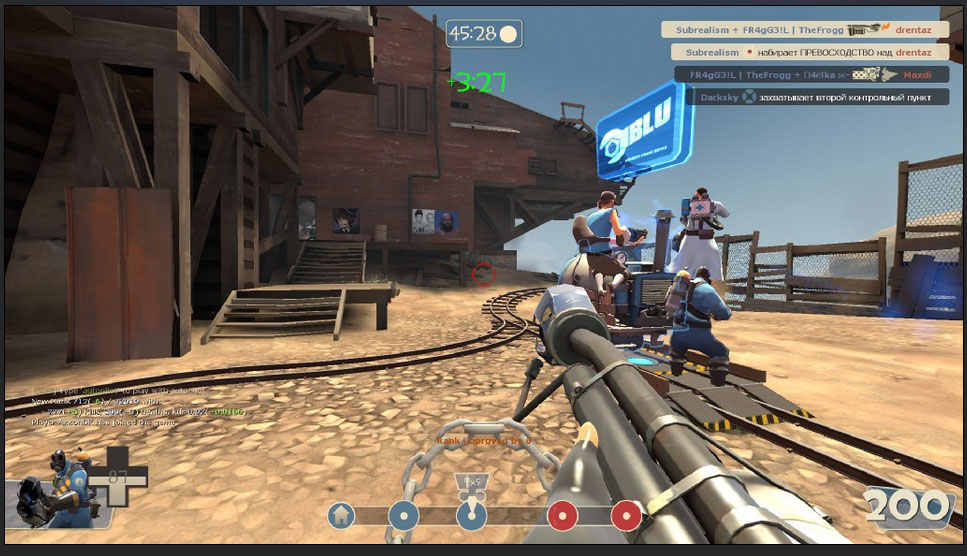Screen dimensions: 967x556
Task: Select Subrealism's domination notice over drentaz
Action: [809, 52]
